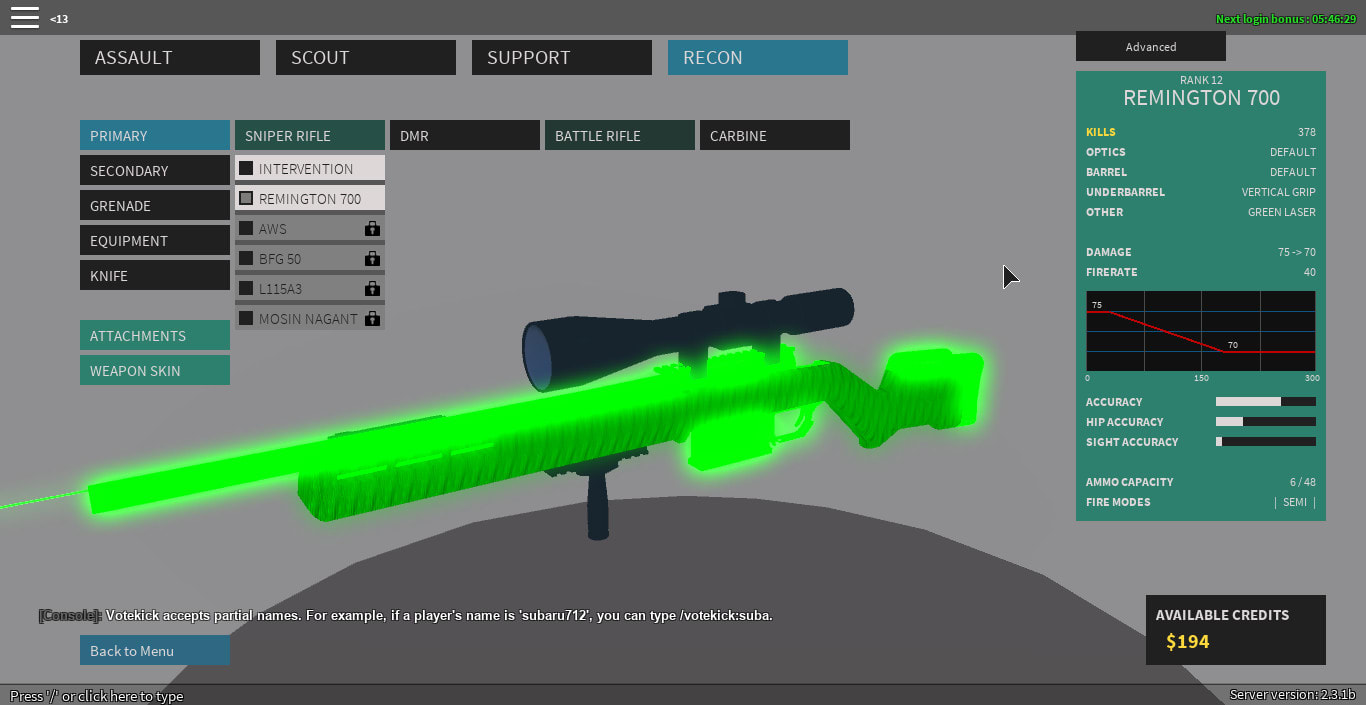Choose the Support class tab
The image size is (1366, 705).
click(561, 57)
